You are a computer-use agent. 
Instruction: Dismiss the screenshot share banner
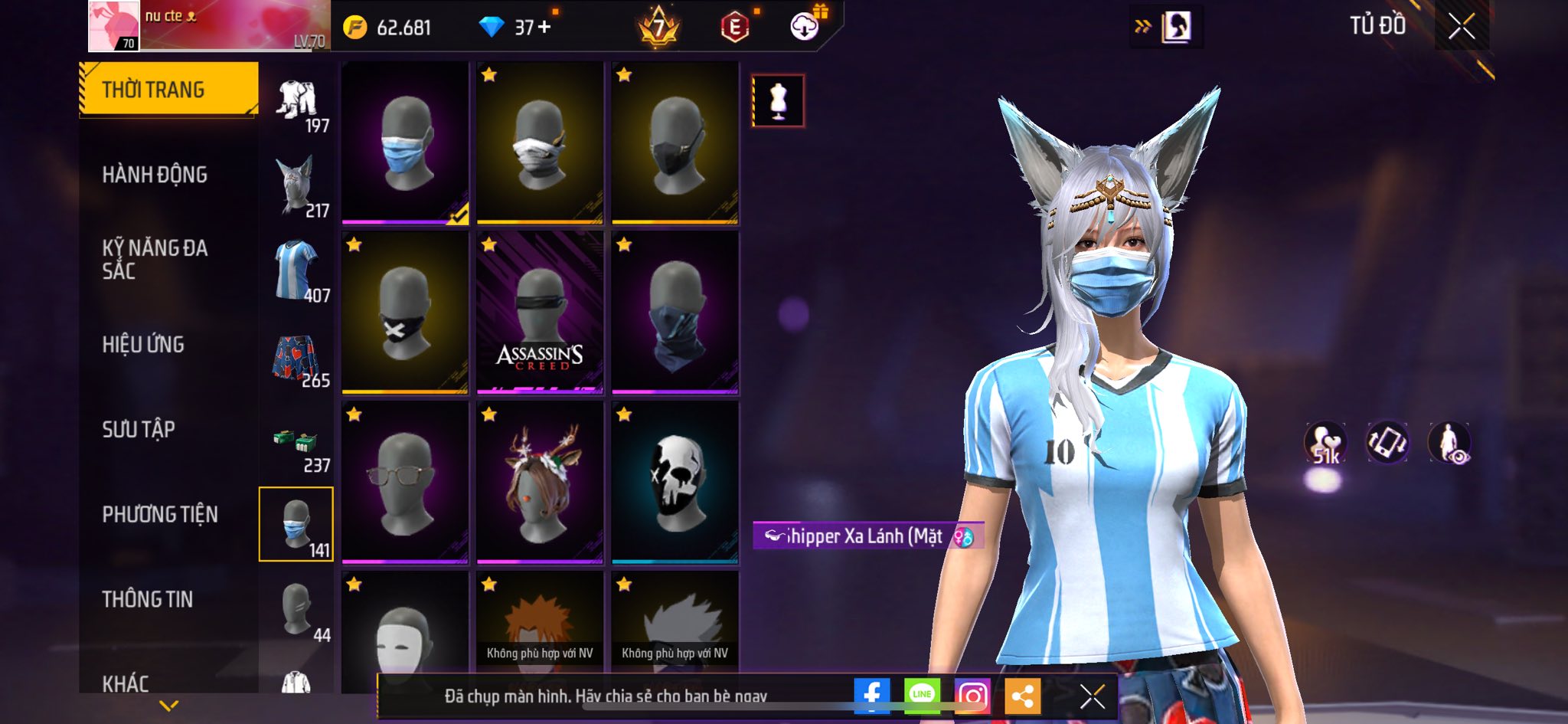[x=1092, y=696]
